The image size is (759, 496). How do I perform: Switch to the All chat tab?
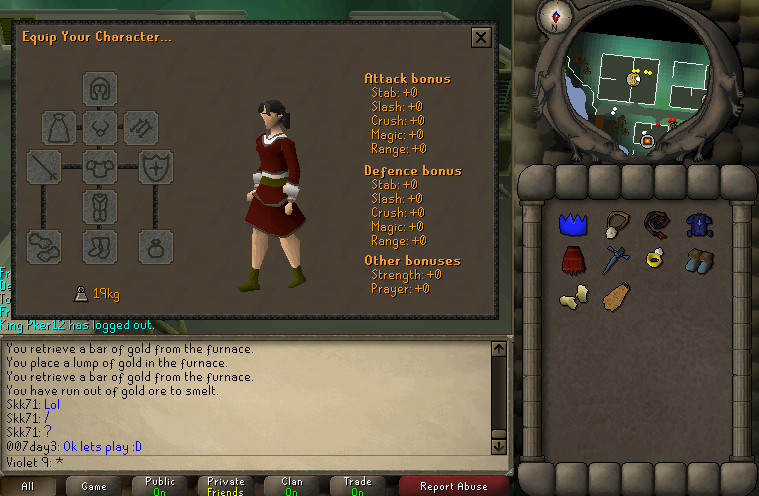27,486
